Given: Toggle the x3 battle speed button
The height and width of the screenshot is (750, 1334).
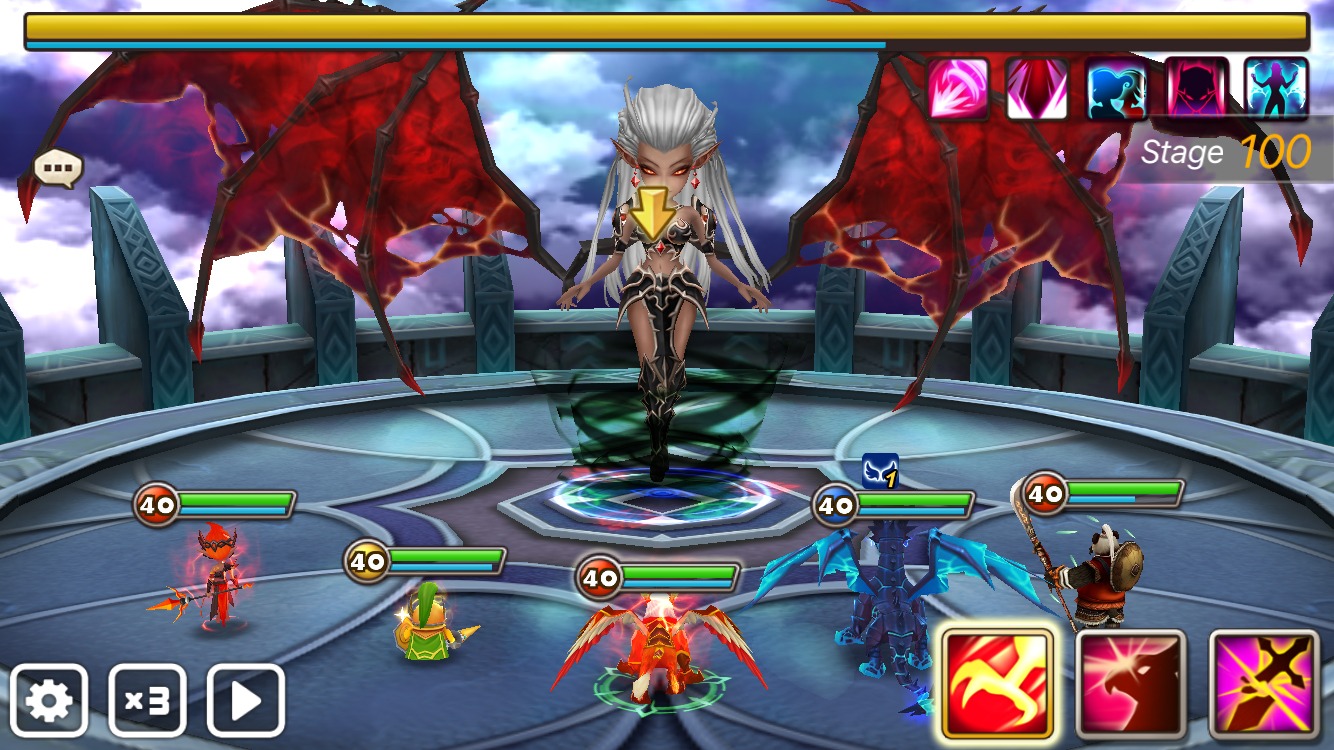Looking at the screenshot, I should [147, 701].
